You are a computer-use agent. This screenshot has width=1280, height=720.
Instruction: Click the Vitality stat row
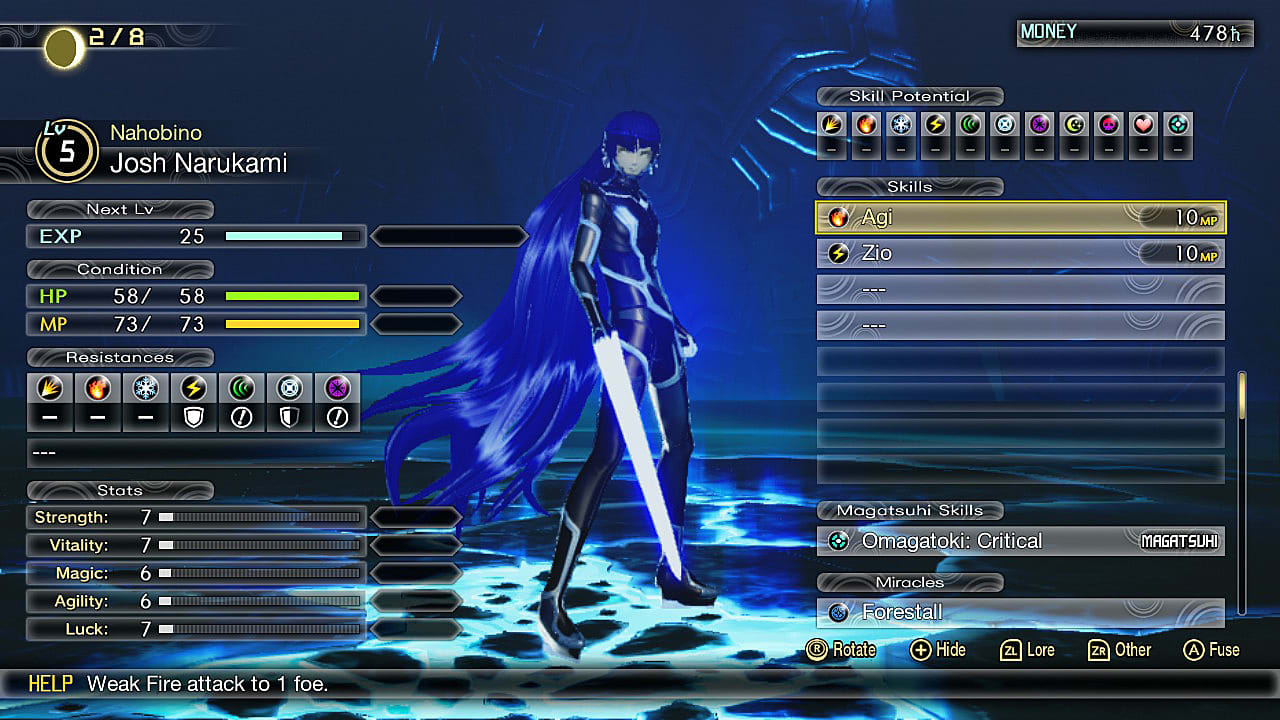196,545
